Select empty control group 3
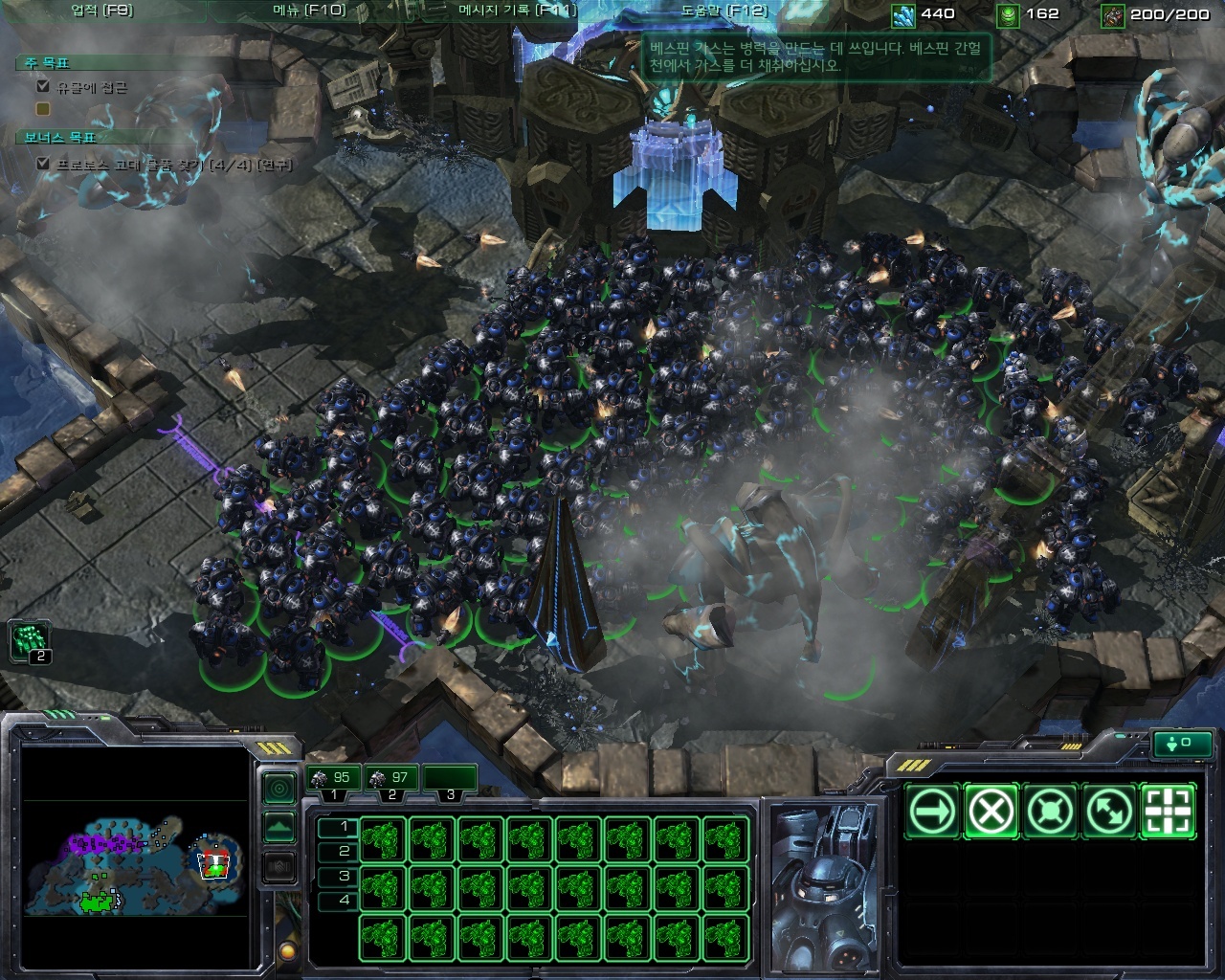Image resolution: width=1225 pixels, height=980 pixels. [x=450, y=779]
